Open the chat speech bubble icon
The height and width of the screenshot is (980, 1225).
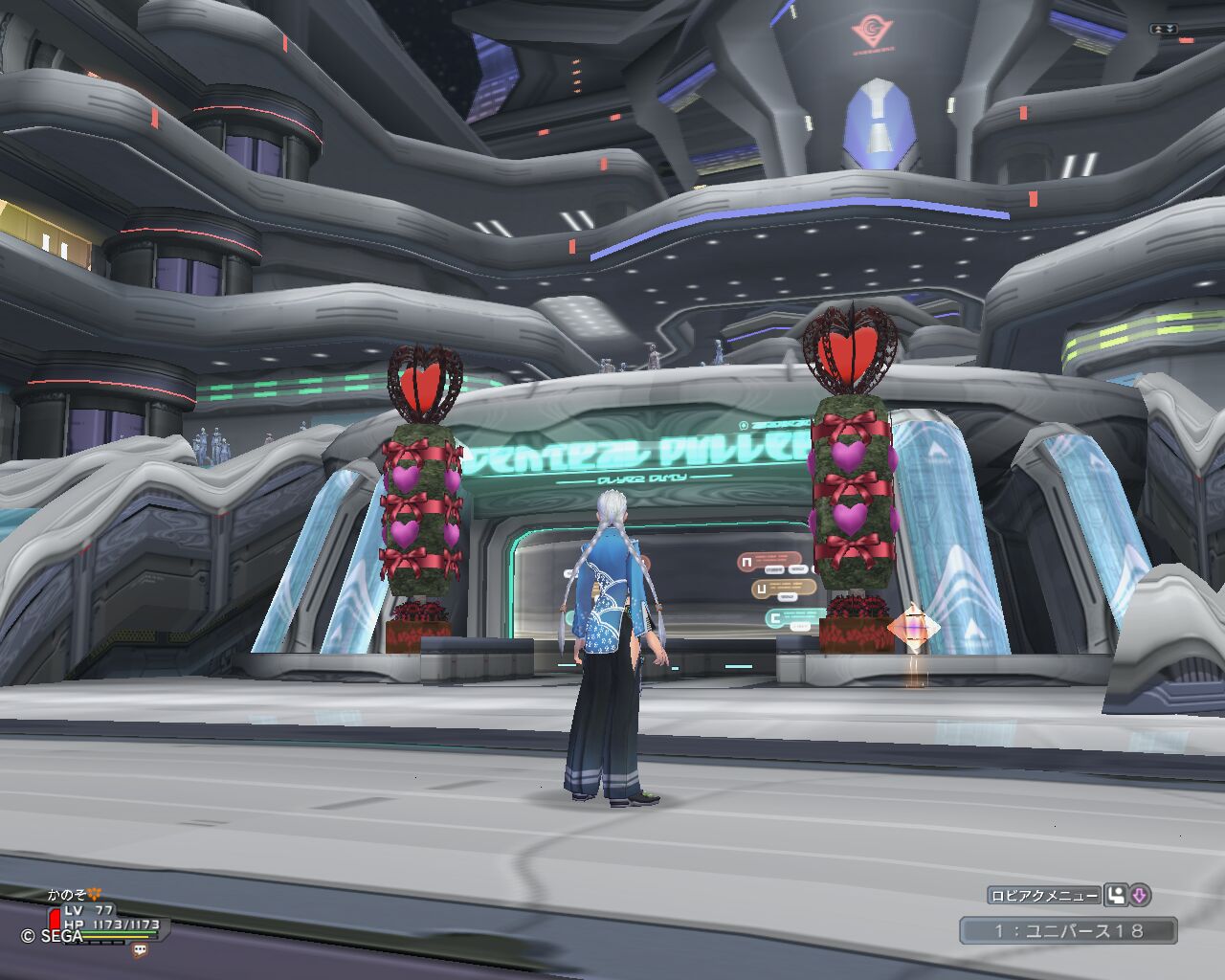click(x=141, y=950)
